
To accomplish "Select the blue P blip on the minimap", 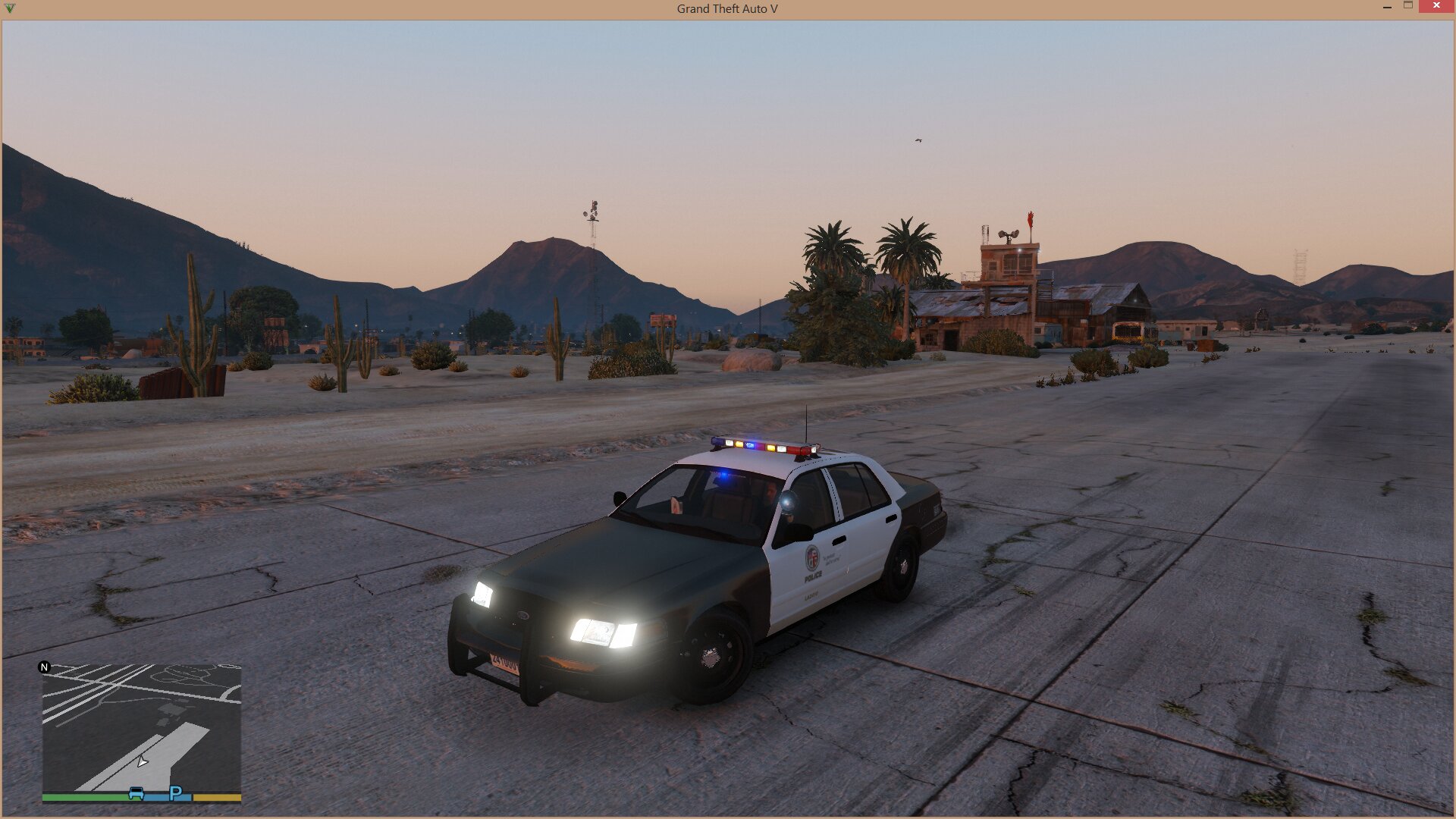I will [176, 793].
